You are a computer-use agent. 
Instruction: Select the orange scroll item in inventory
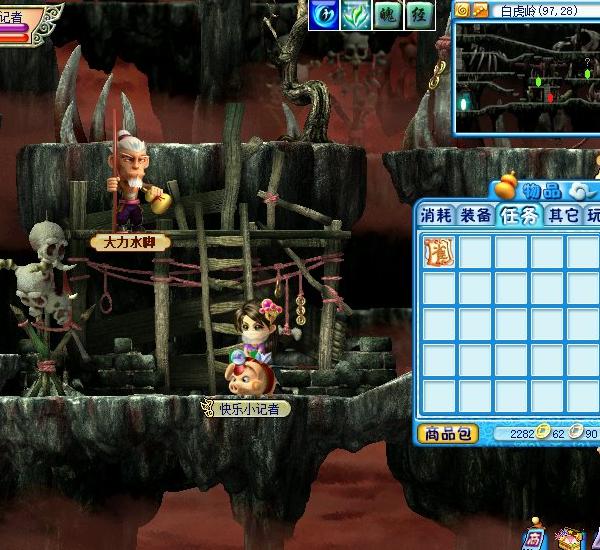(438, 251)
